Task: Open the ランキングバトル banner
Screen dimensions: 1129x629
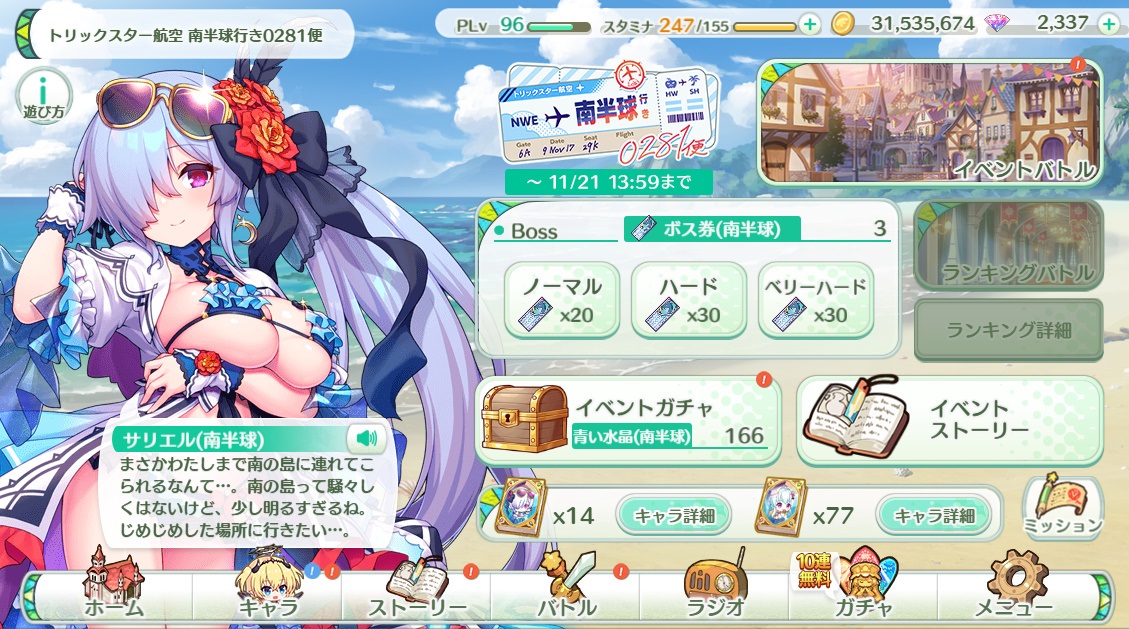Action: [x=1009, y=246]
